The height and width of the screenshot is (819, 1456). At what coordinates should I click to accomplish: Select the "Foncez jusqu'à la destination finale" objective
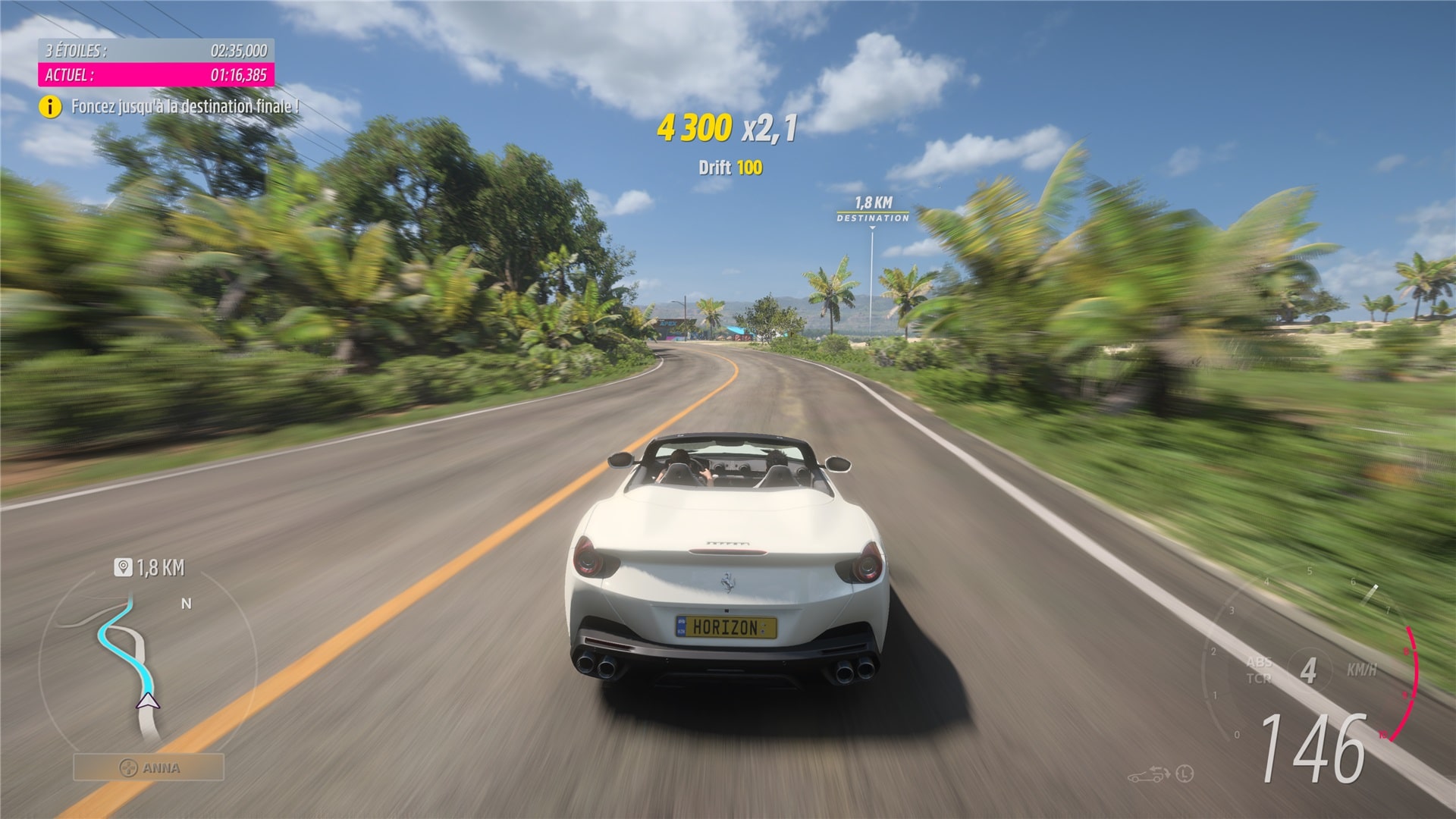(185, 107)
